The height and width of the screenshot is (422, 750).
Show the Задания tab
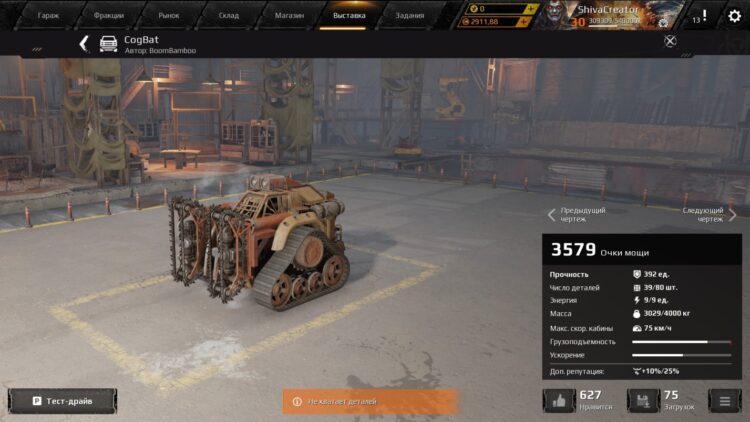pos(409,16)
